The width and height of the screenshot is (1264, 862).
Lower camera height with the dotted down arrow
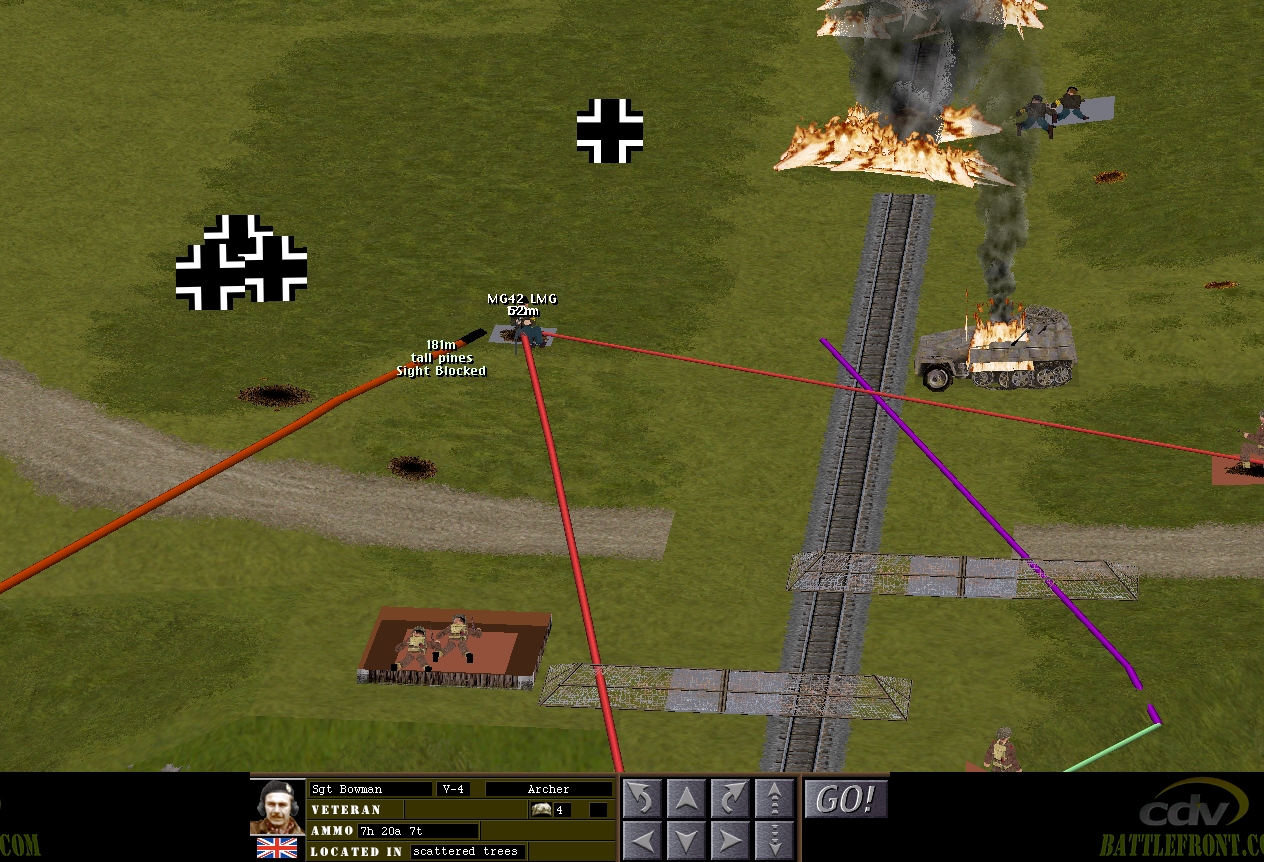click(775, 839)
